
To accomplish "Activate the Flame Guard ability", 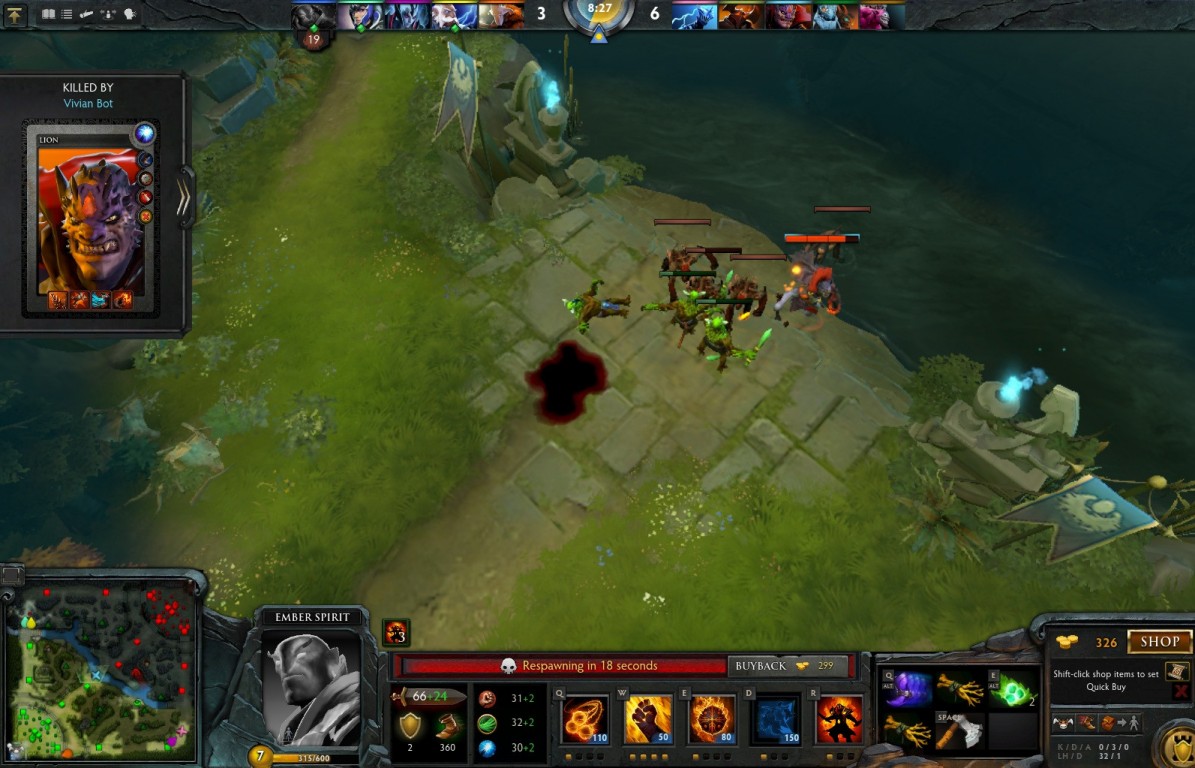I will 711,719.
